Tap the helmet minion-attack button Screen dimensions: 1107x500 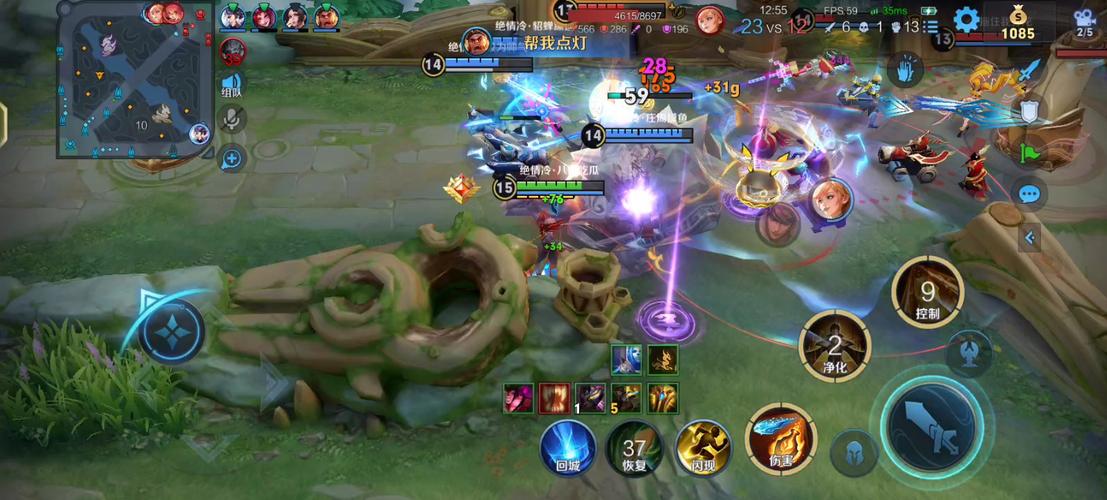click(x=853, y=452)
